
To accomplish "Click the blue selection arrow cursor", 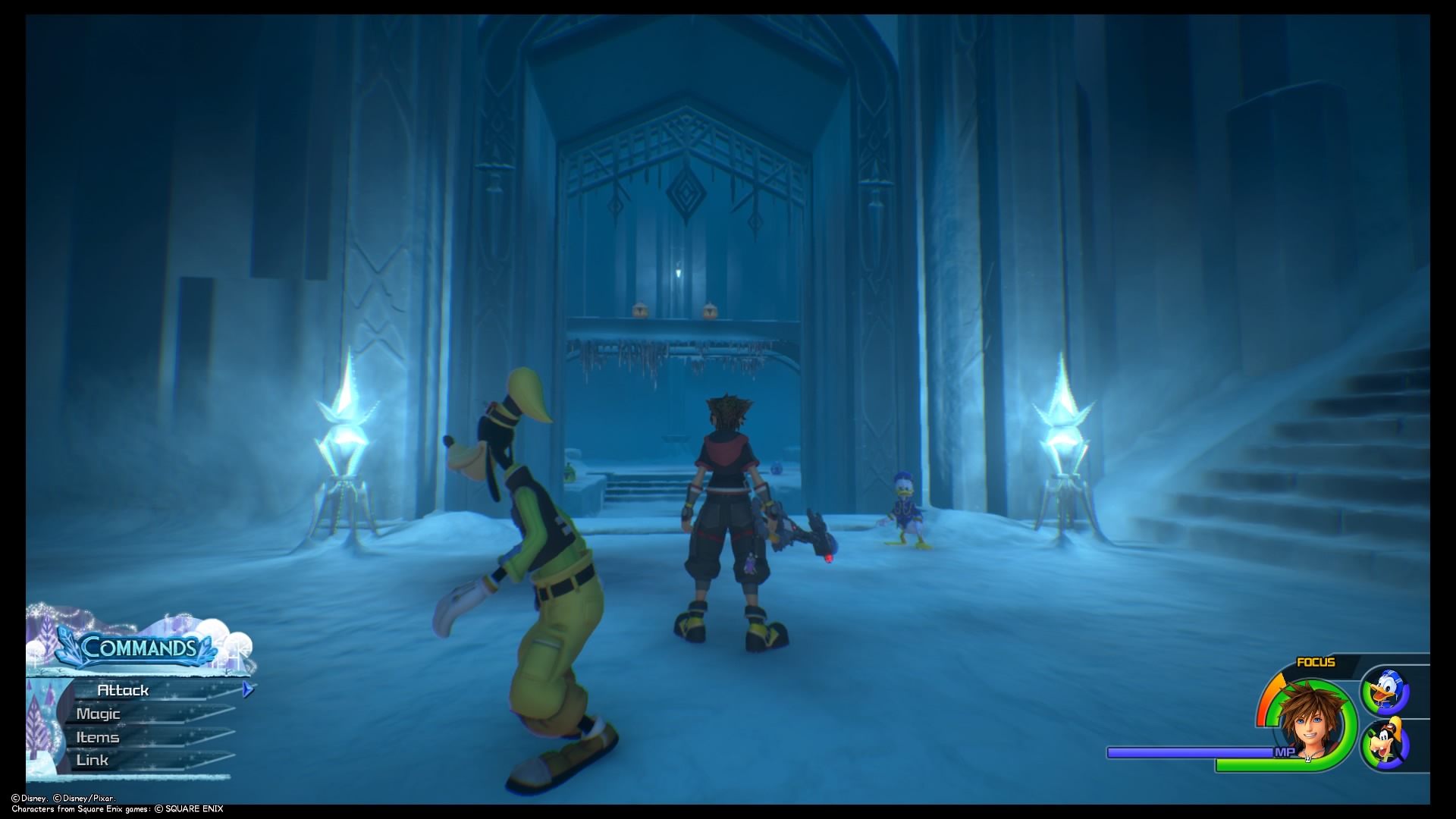I will tap(246, 690).
